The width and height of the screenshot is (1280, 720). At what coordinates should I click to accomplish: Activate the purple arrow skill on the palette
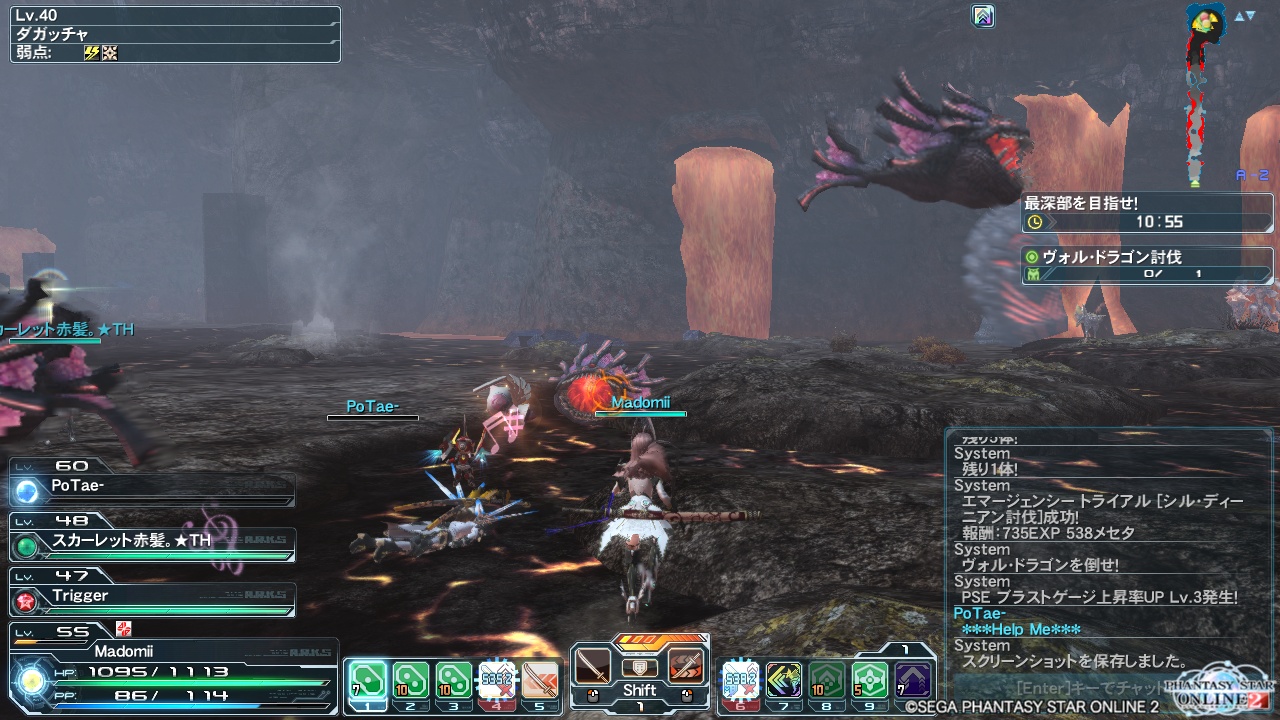(x=913, y=681)
